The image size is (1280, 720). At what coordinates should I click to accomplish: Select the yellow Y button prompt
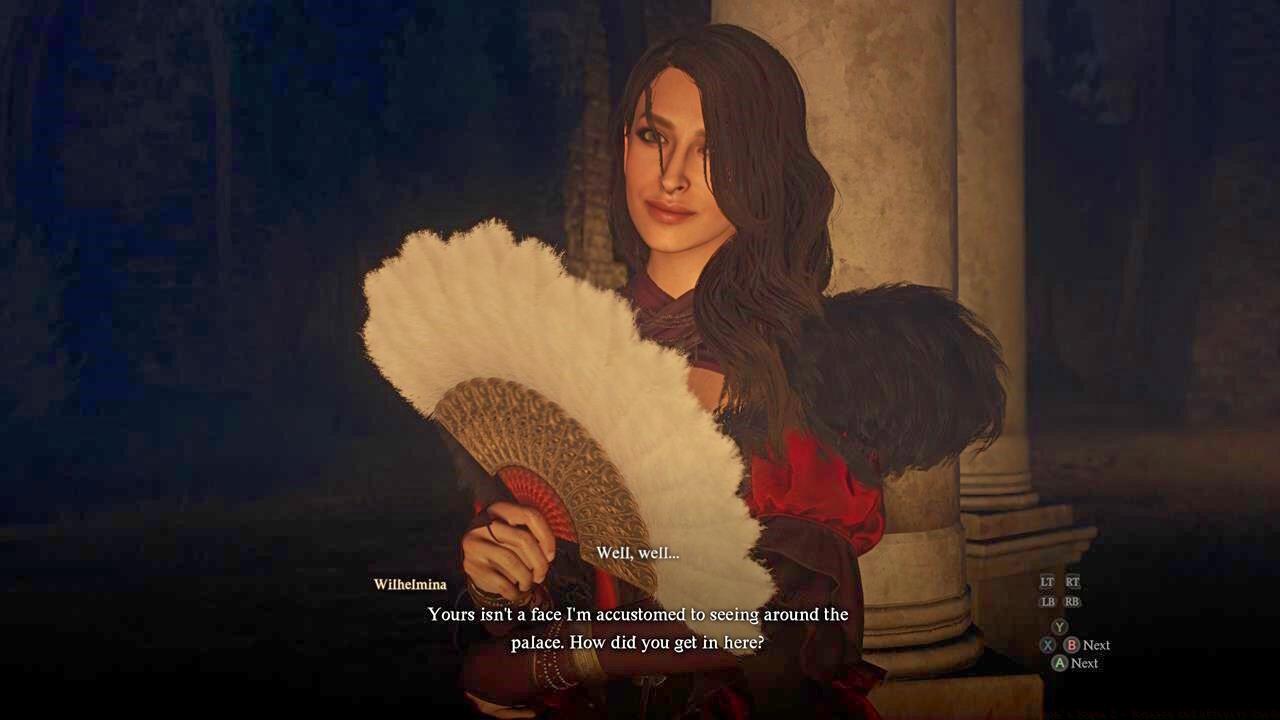click(1059, 626)
